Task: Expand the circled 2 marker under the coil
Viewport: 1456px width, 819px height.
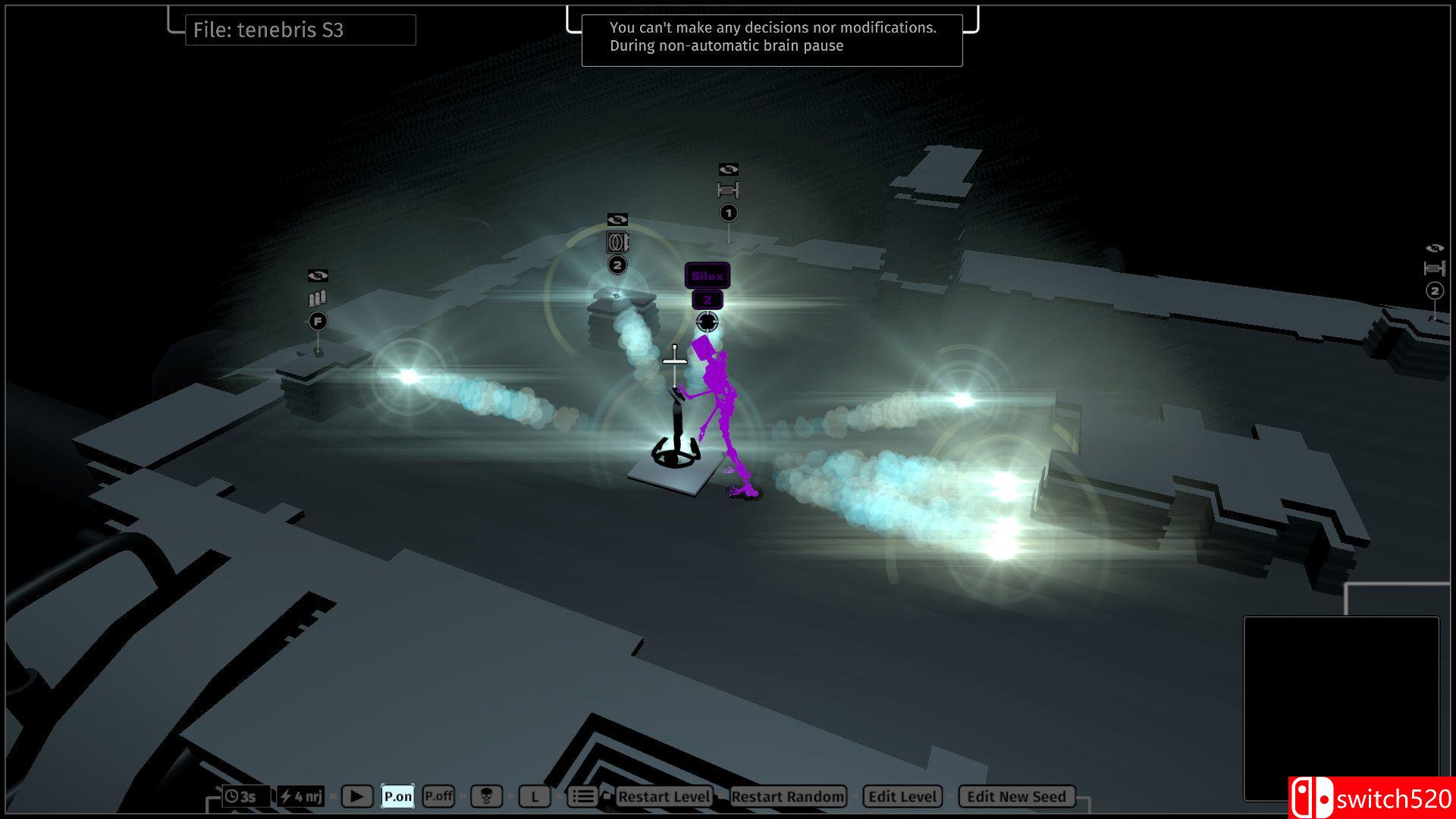Action: pyautogui.click(x=617, y=263)
